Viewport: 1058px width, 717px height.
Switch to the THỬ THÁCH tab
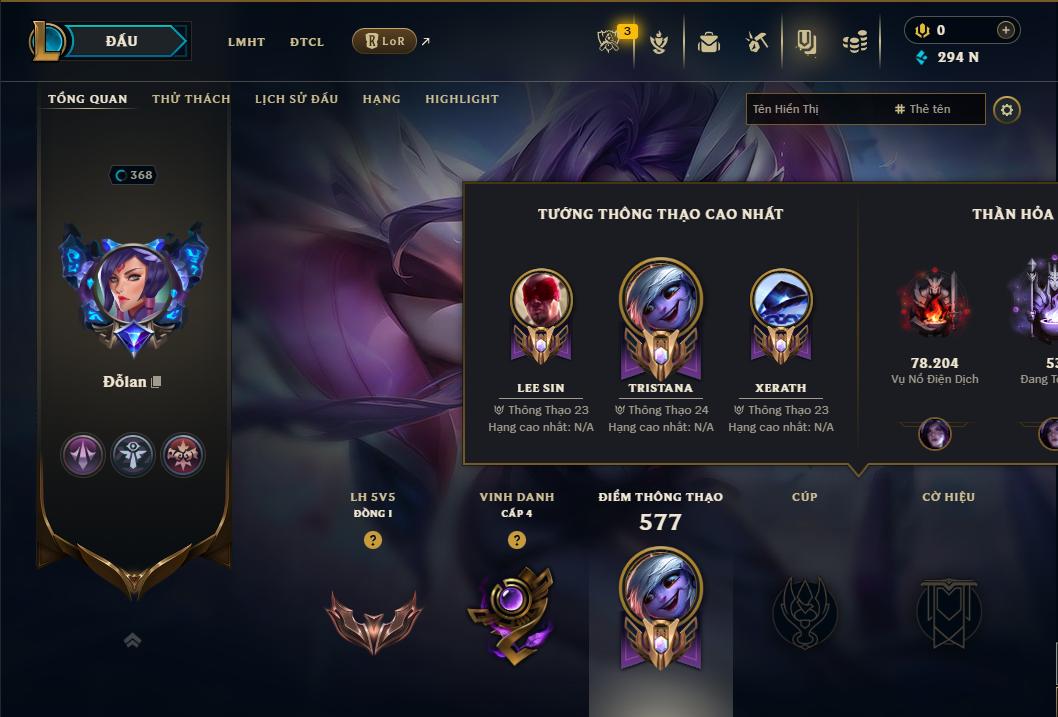point(191,99)
